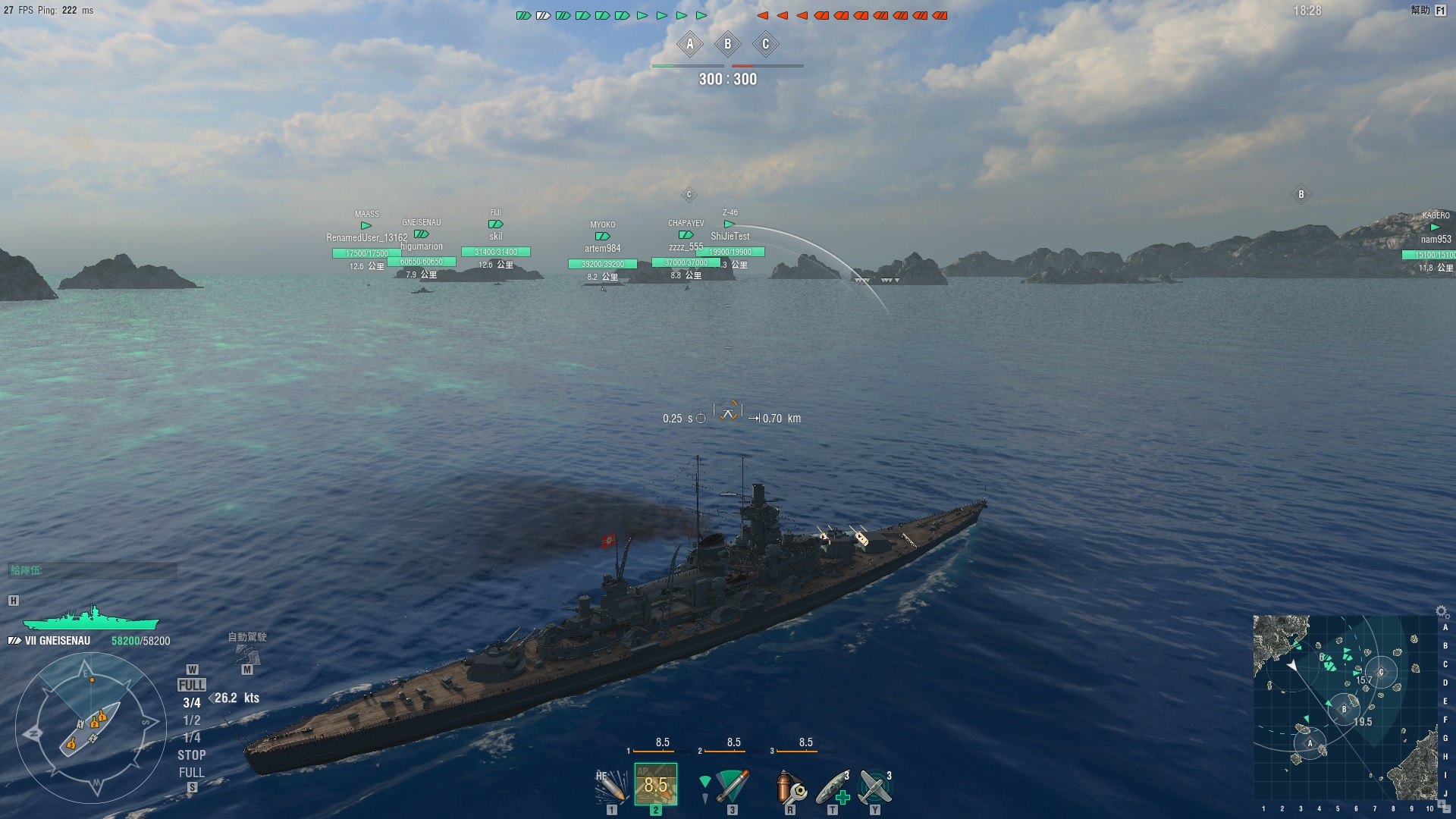Set throttle to 1/2 speed
Viewport: 1456px width, 819px height.
(192, 720)
